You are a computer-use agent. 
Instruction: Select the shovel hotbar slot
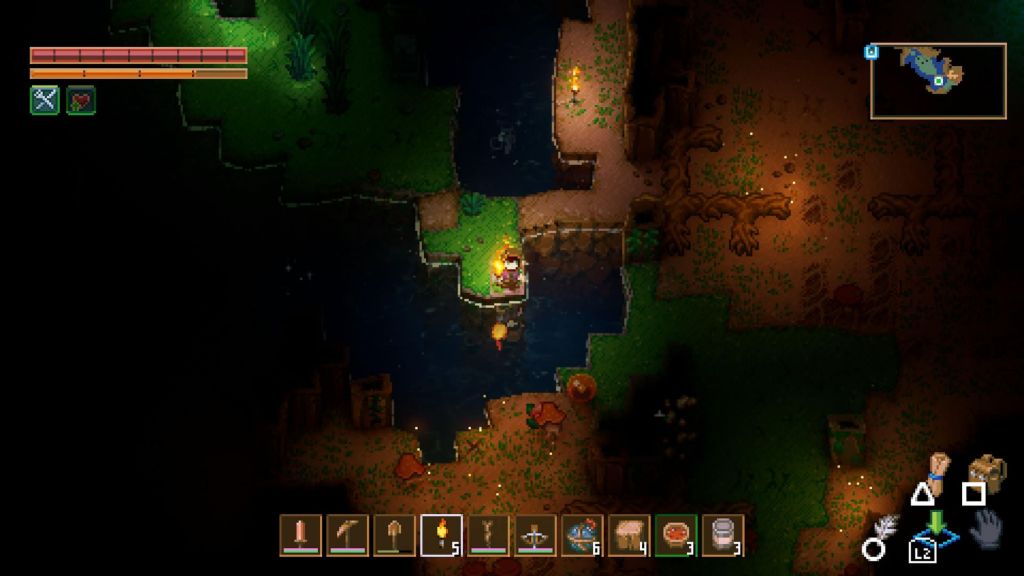point(394,535)
